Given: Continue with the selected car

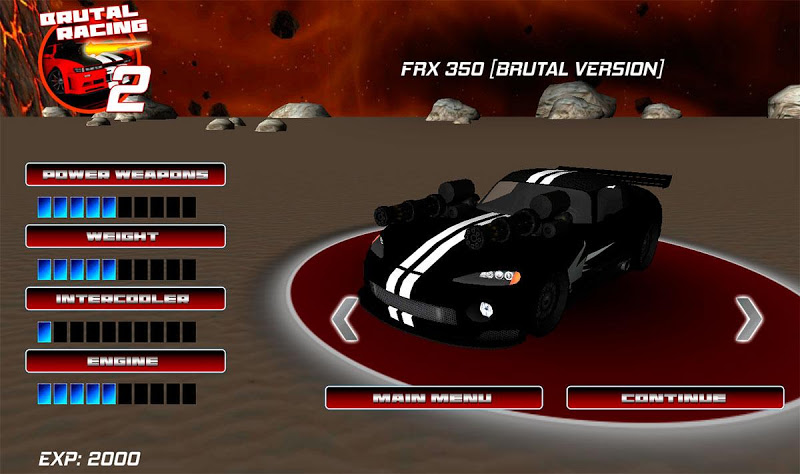Looking at the screenshot, I should pos(675,398).
